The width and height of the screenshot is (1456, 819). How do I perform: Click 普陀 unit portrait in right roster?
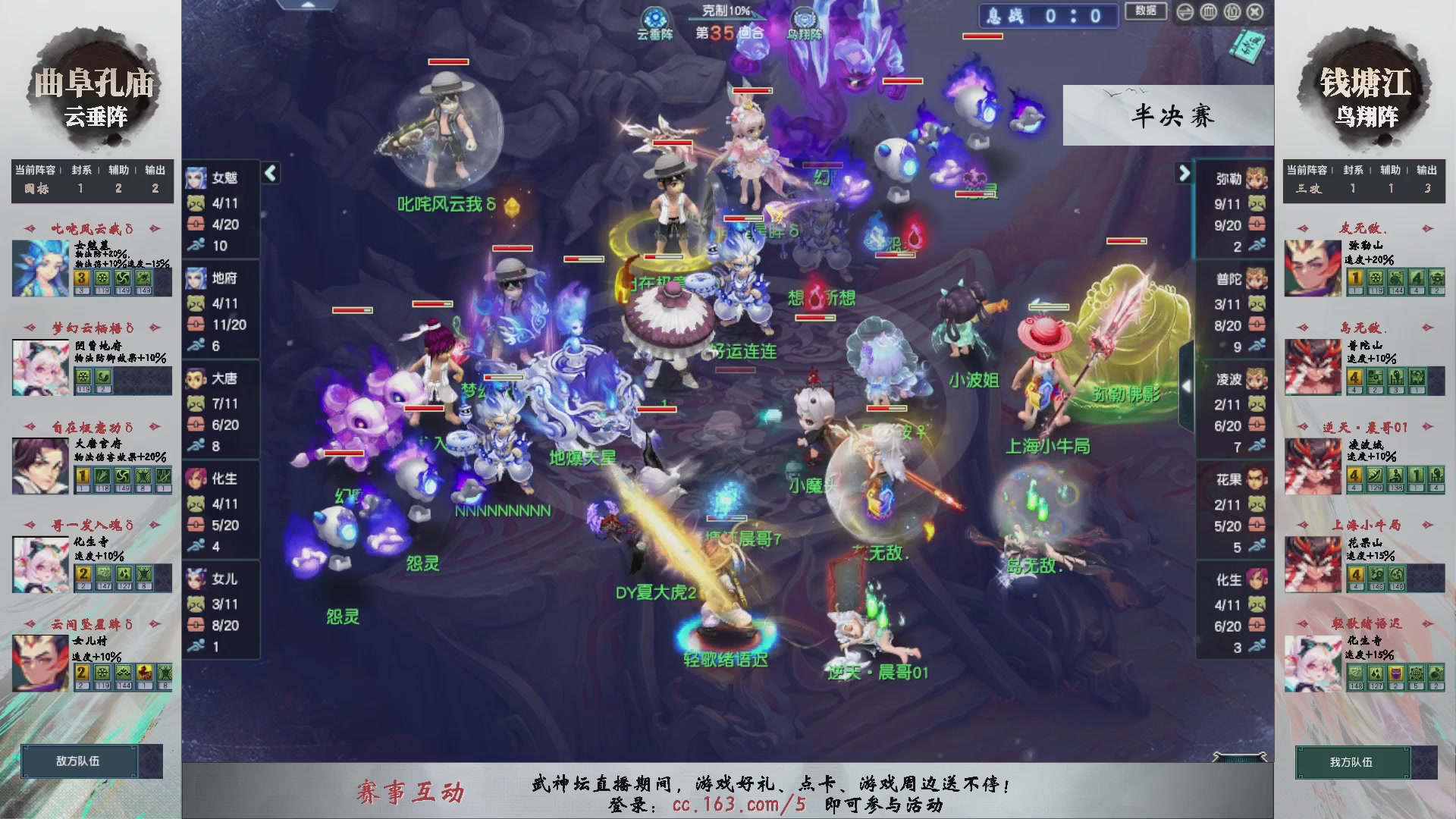point(1257,280)
